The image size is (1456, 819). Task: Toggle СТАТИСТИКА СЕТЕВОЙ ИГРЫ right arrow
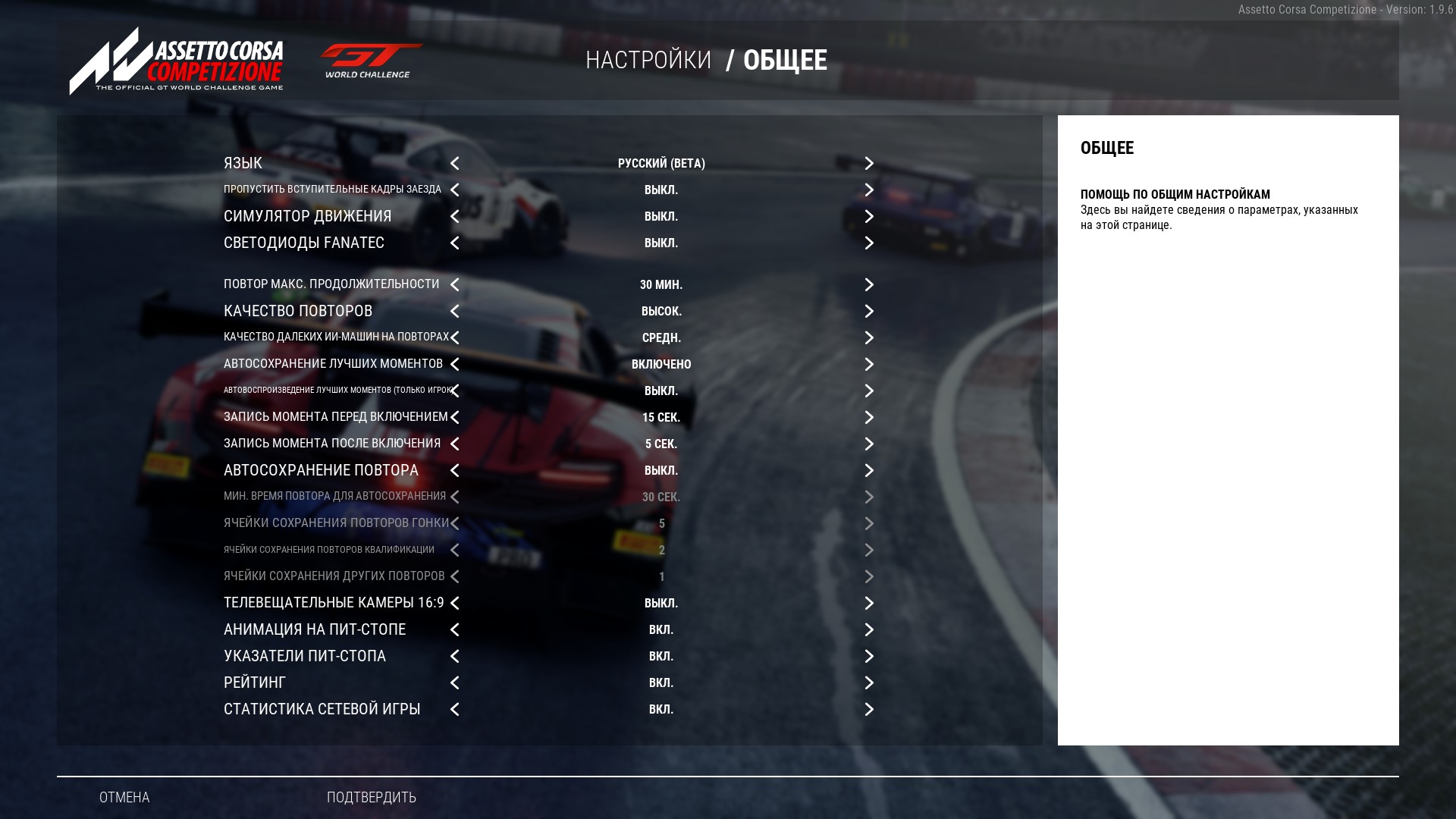click(869, 710)
